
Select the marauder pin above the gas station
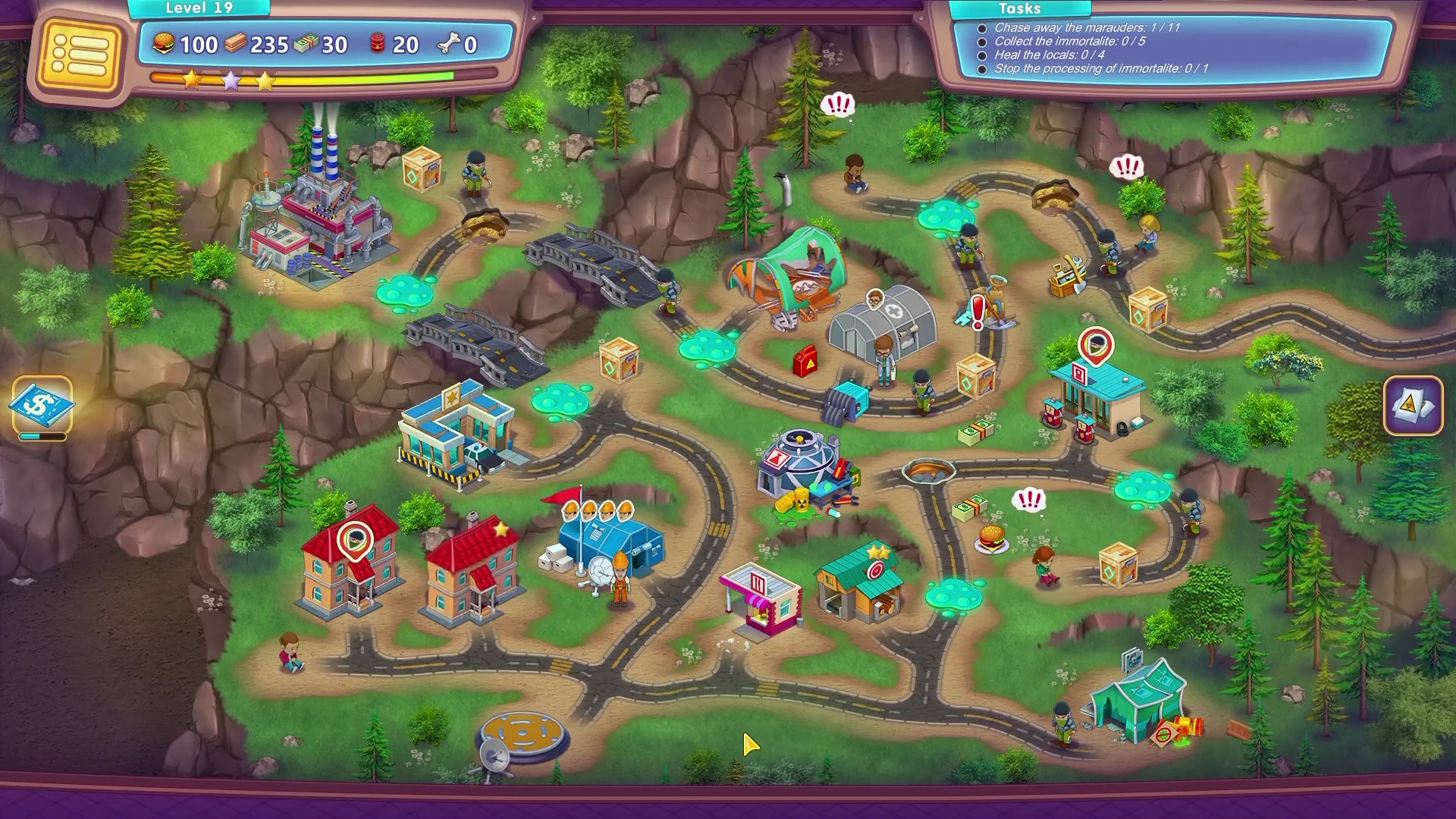[1095, 347]
